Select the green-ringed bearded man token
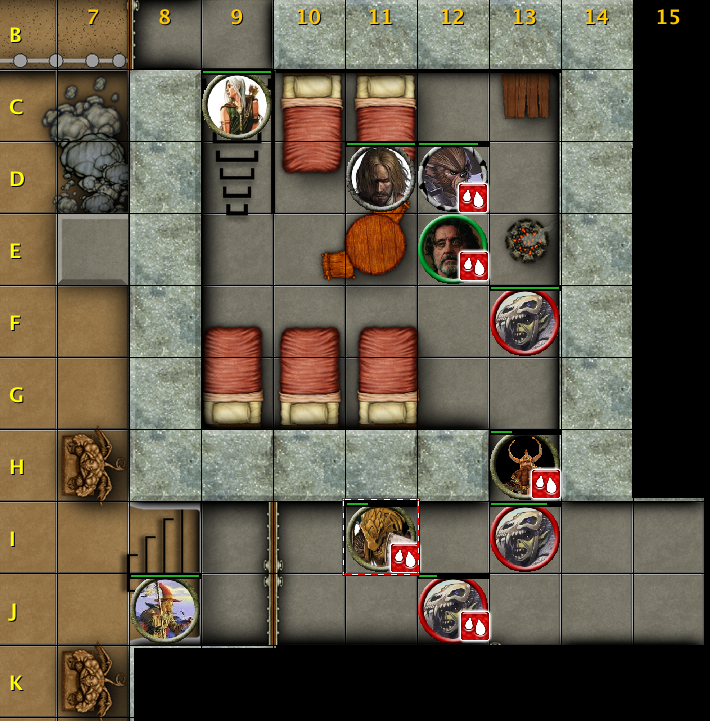Screen dimensions: 710x721 (x=452, y=248)
